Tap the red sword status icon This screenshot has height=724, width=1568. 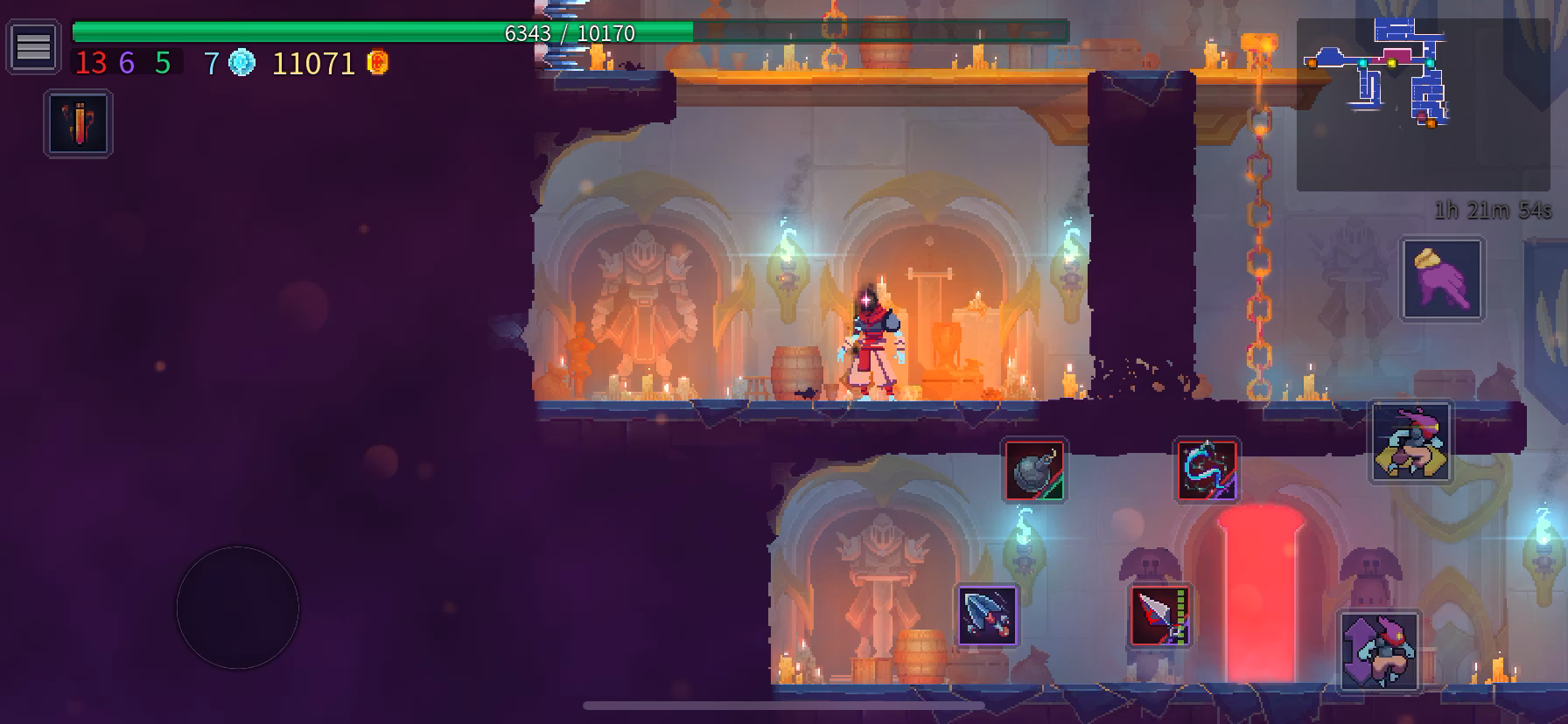(x=79, y=123)
